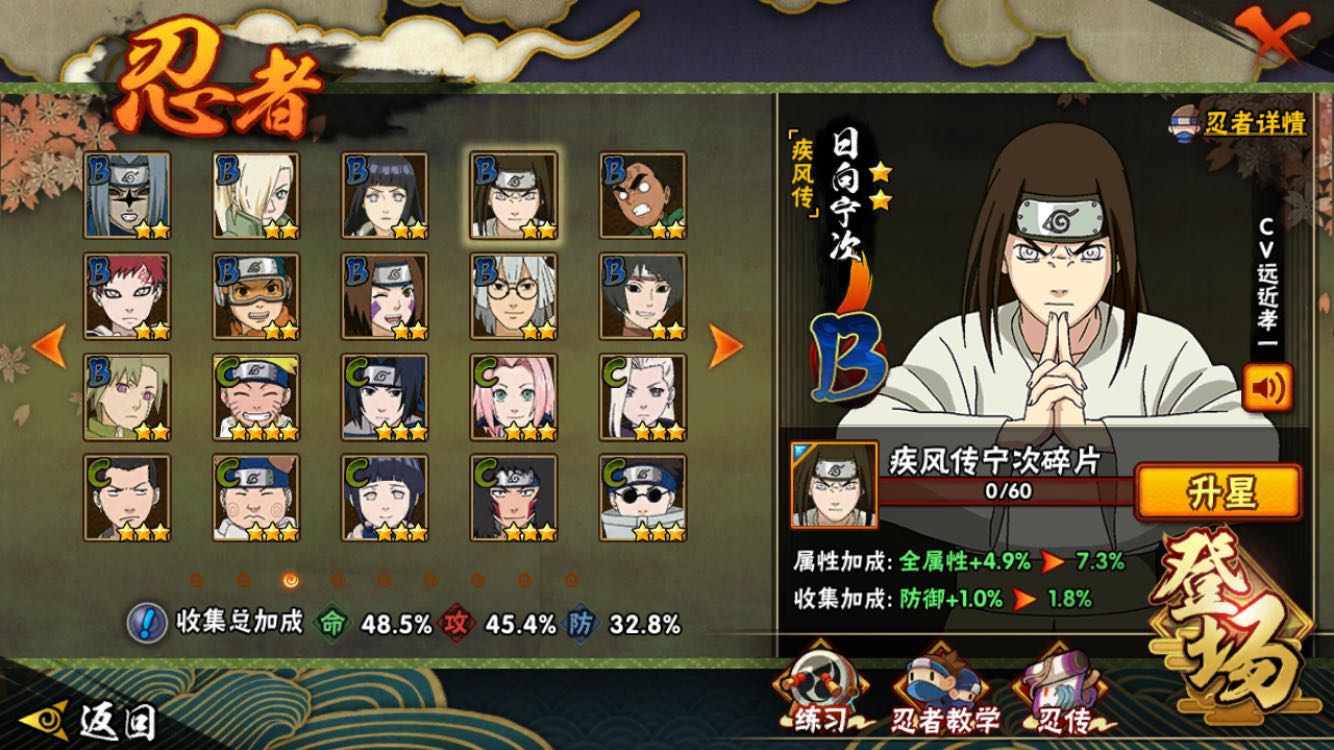1334x750 pixels.
Task: Show the next page with right arrow
Action: pyautogui.click(x=726, y=345)
